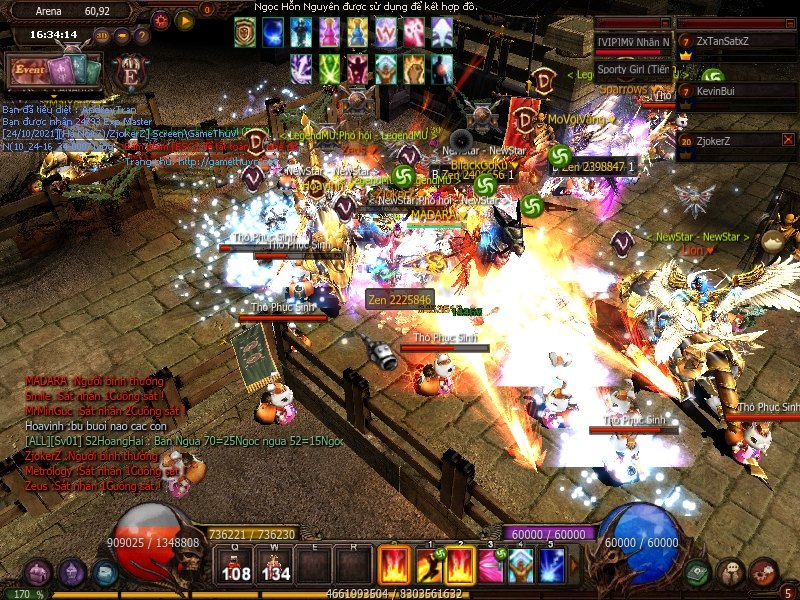Click the green shield buff icon
Screen dimensions: 800x600
coord(245,32)
